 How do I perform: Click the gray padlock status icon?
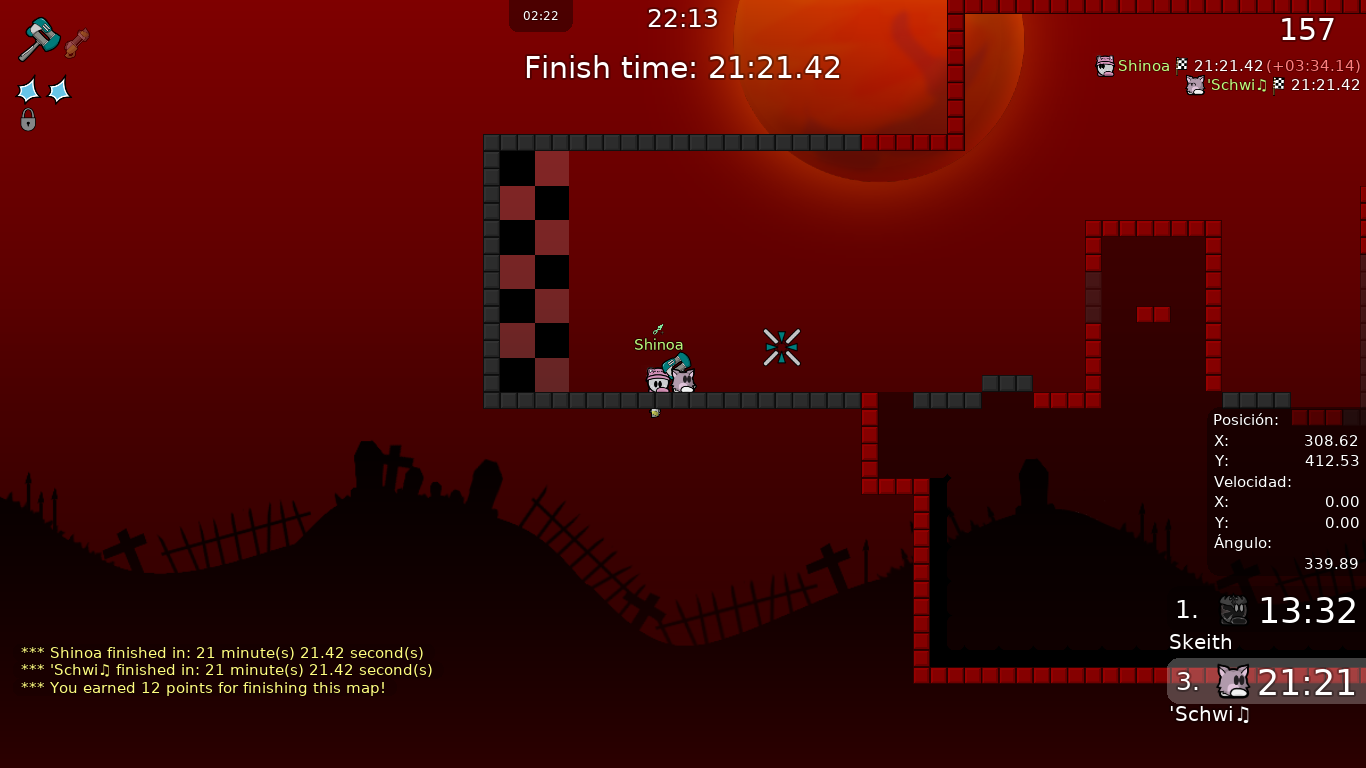click(28, 120)
